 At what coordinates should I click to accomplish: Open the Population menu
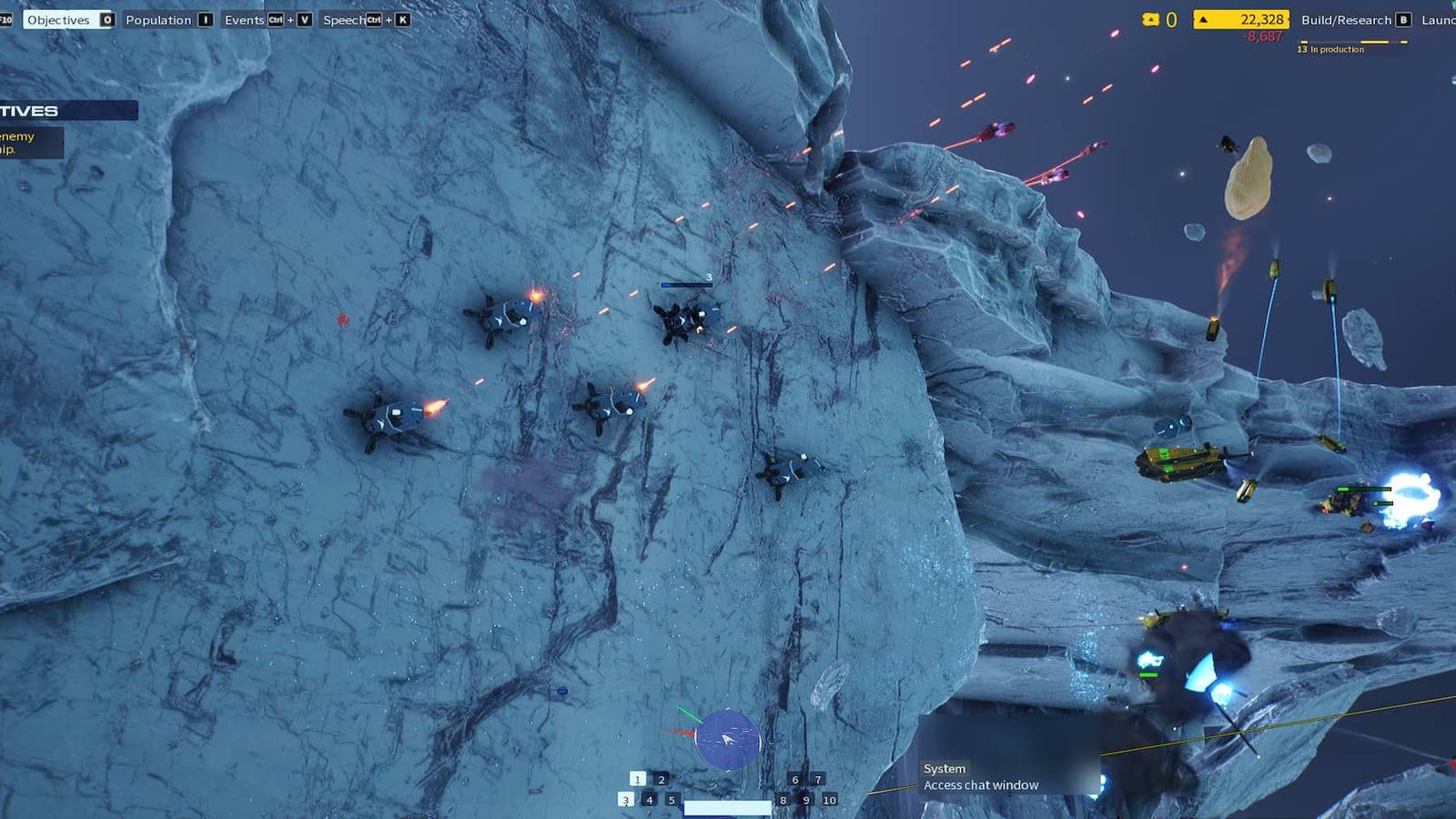point(159,19)
